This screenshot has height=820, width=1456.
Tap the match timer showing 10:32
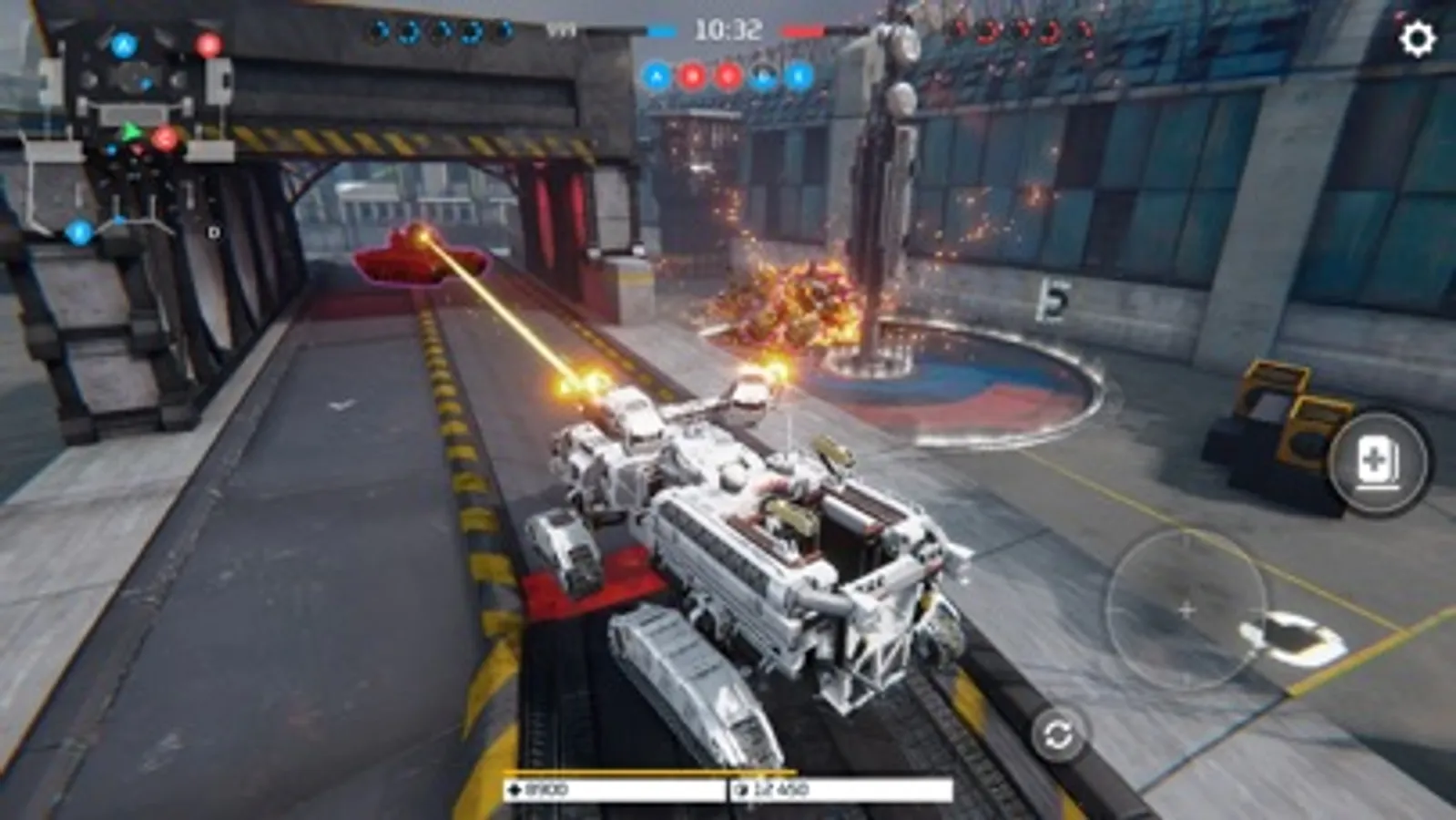click(728, 28)
